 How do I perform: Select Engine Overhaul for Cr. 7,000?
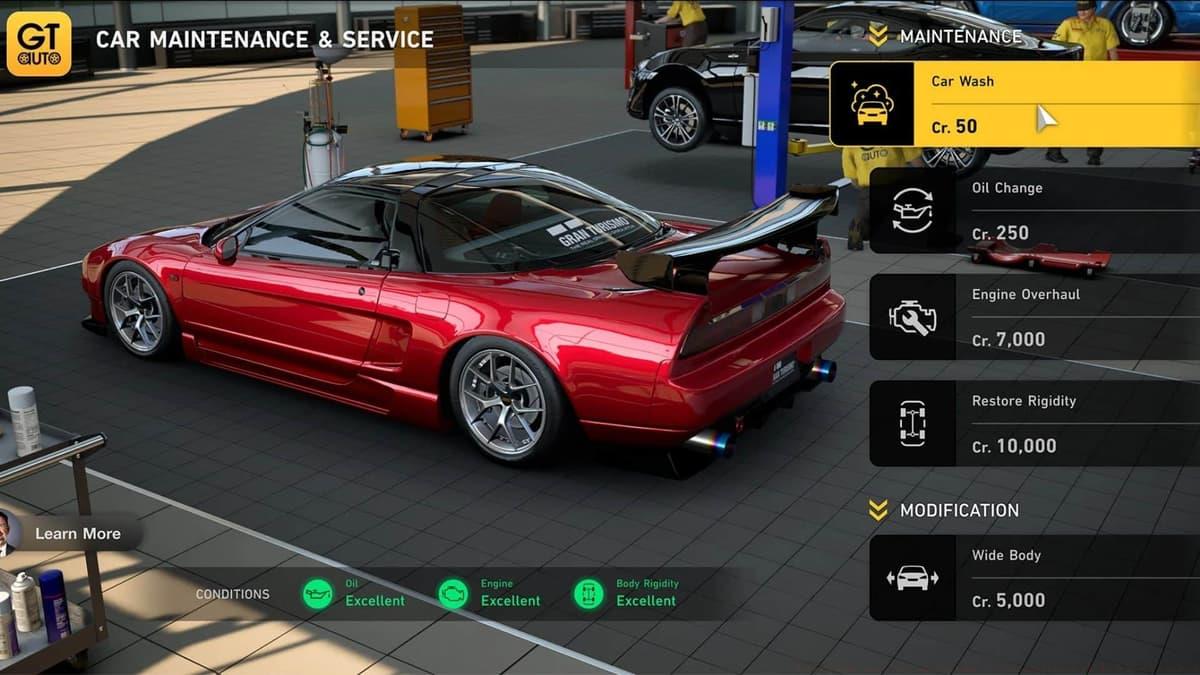(x=1032, y=317)
